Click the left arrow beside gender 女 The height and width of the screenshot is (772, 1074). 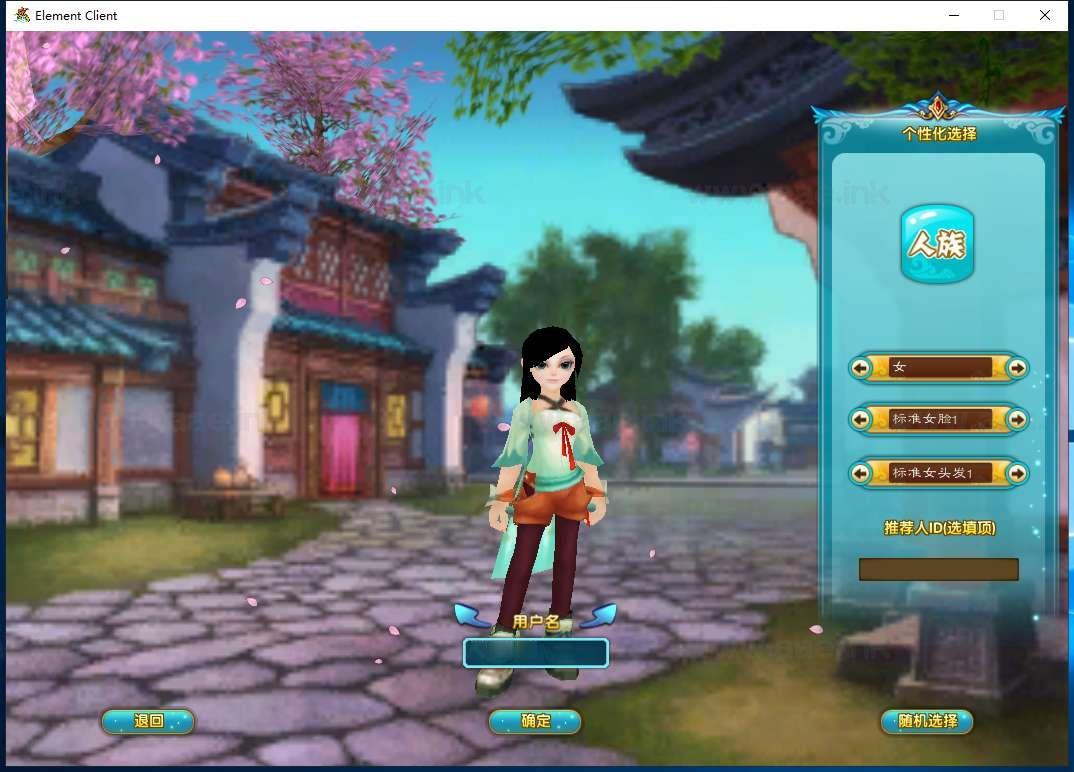coord(860,368)
